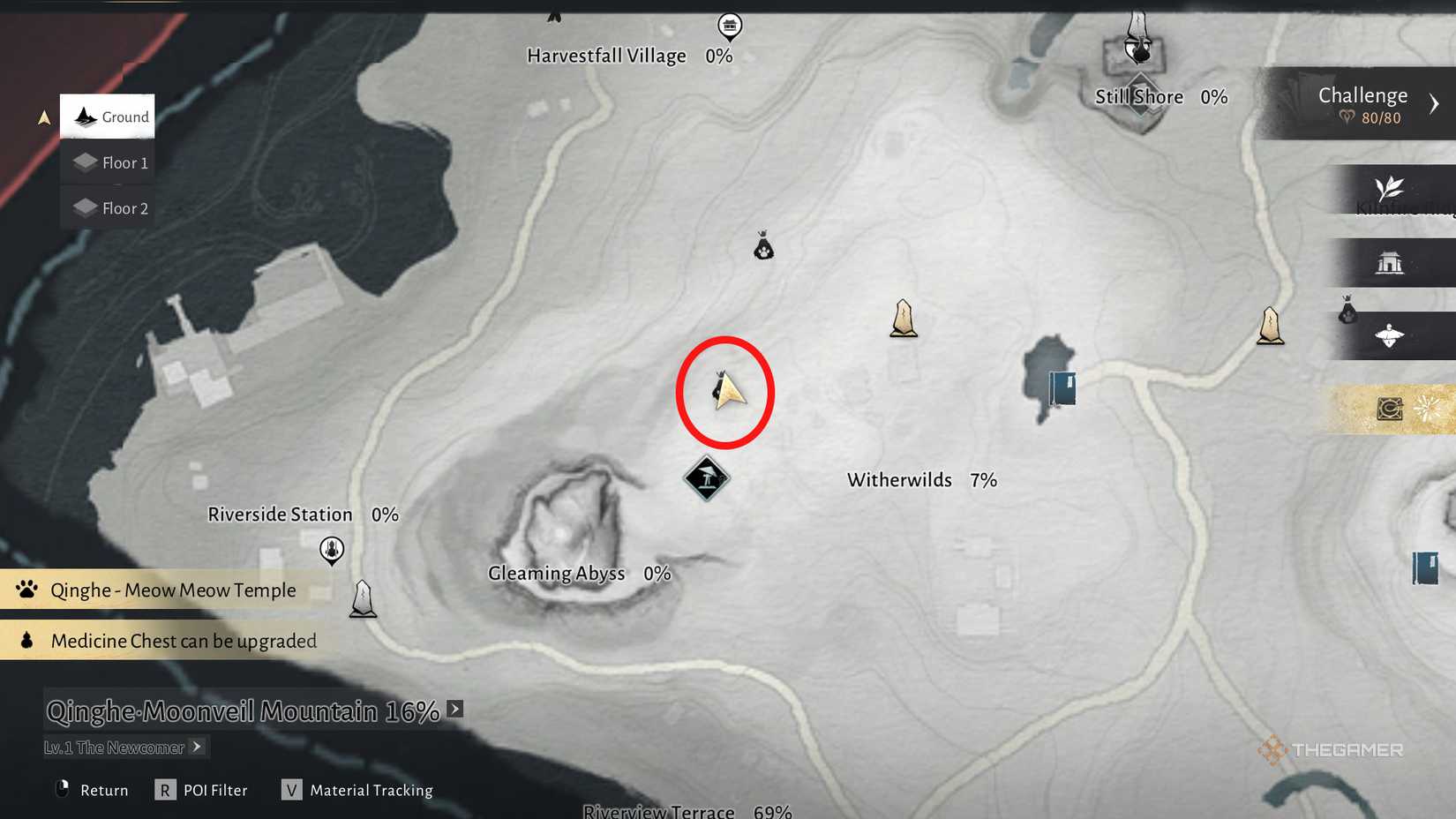Open the Material Tracking menu
The width and height of the screenshot is (1456, 819).
tap(357, 789)
